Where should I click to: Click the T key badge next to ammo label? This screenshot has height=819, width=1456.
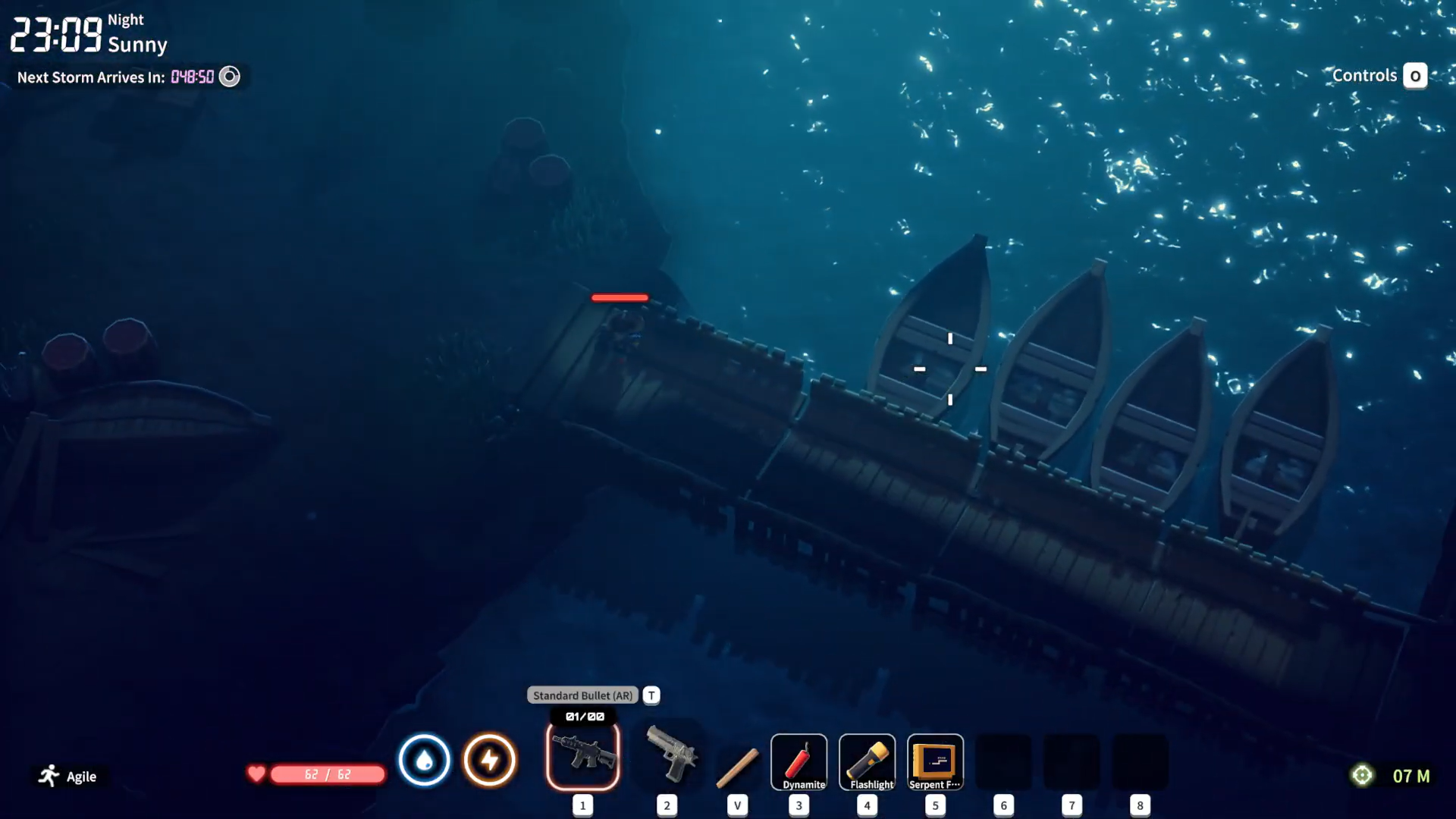point(650,695)
